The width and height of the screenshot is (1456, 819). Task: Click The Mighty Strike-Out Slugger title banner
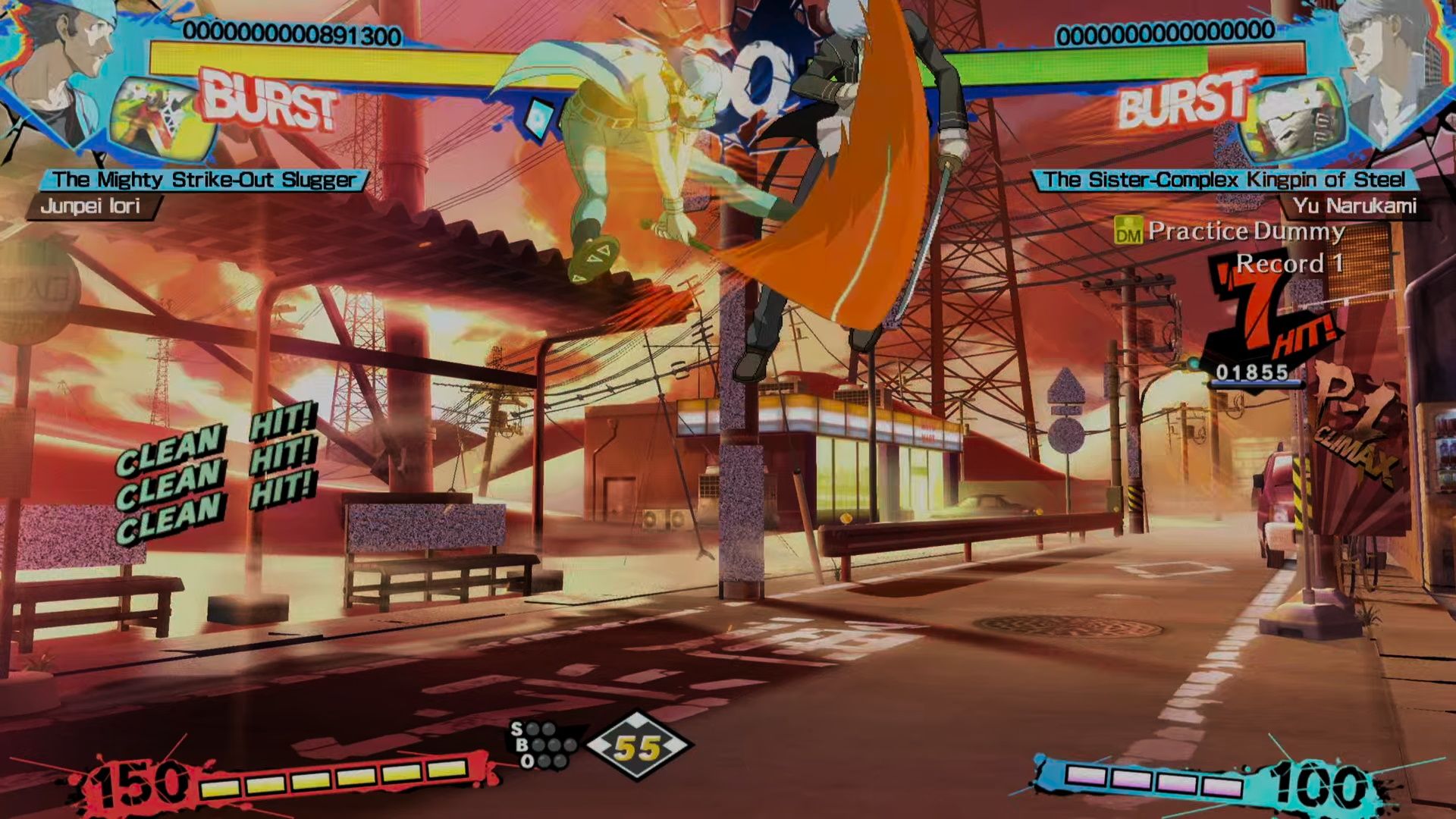coord(205,180)
